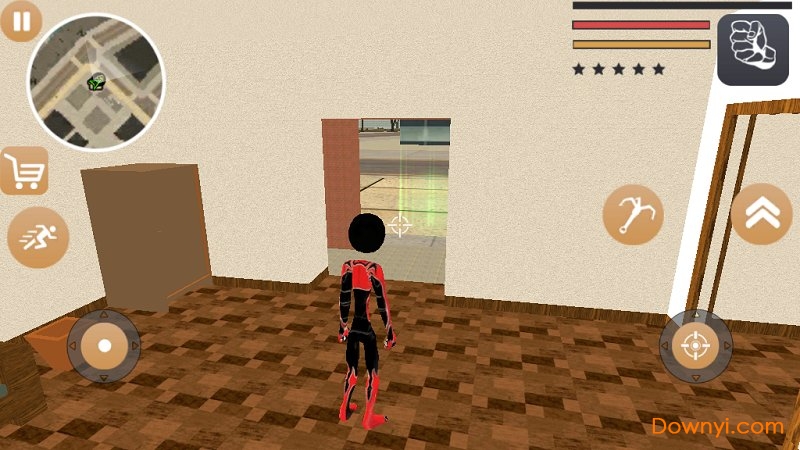Image resolution: width=800 pixels, height=450 pixels.
Task: Fire the grappling hook rope
Action: pos(633,215)
